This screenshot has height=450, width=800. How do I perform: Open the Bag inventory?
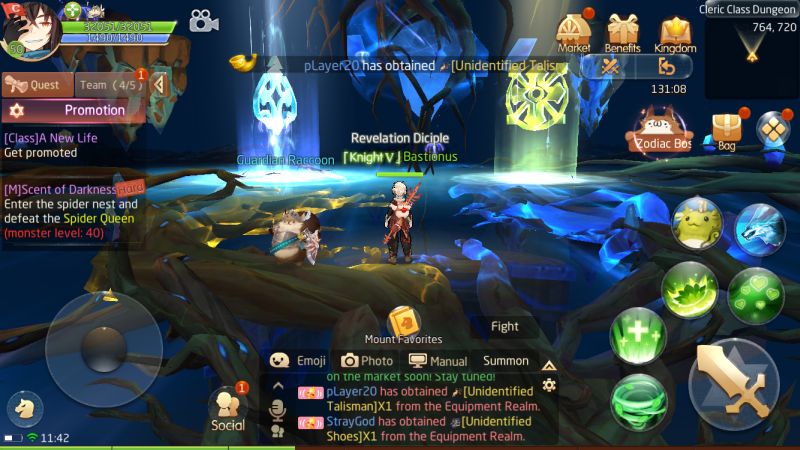click(x=726, y=131)
